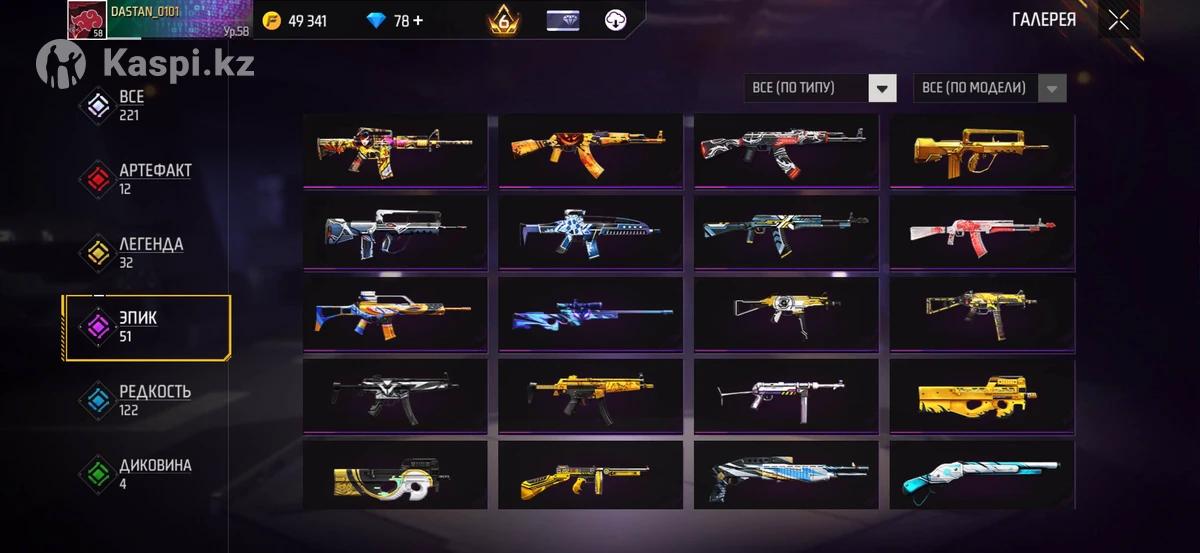Select the solid gold FAMAS skin

(982, 150)
